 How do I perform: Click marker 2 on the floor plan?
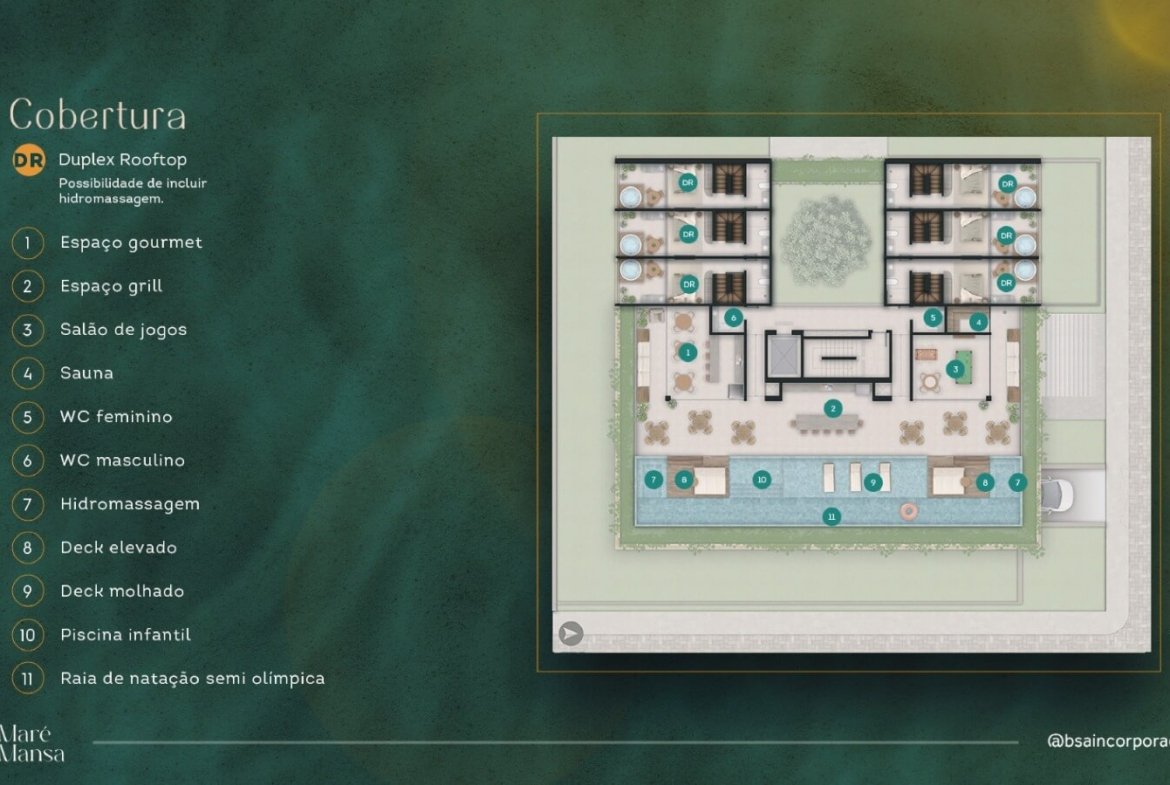coord(831,408)
